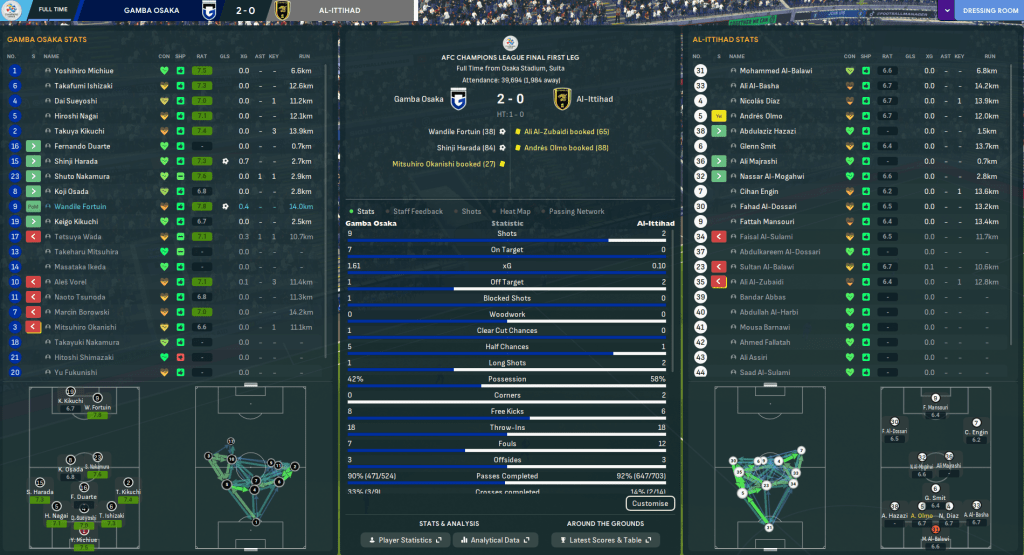Open Analytical Data
Image resolution: width=1024 pixels, height=555 pixels.
[x=492, y=540]
